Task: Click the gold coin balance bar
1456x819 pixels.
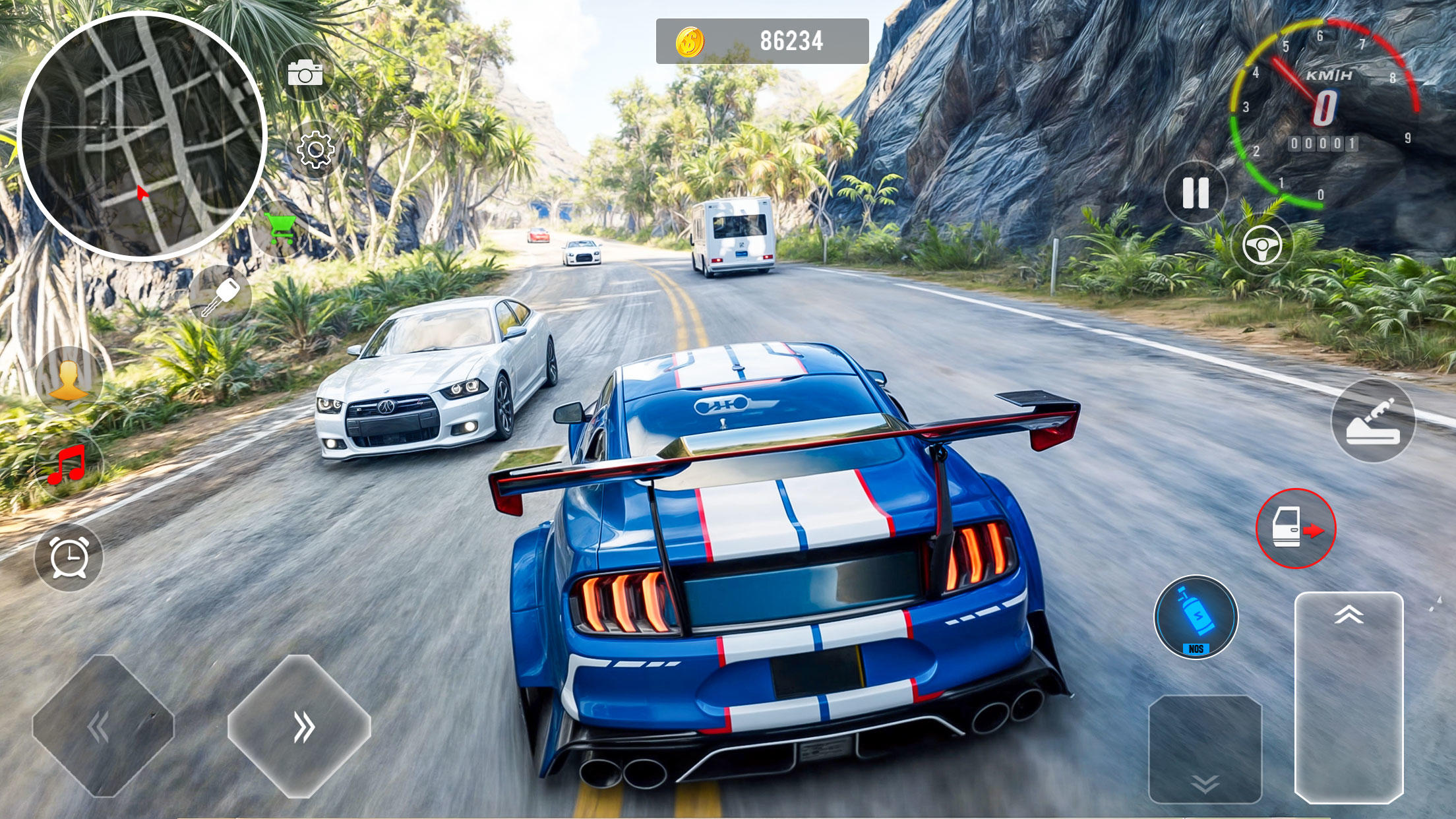Action: pos(762,42)
